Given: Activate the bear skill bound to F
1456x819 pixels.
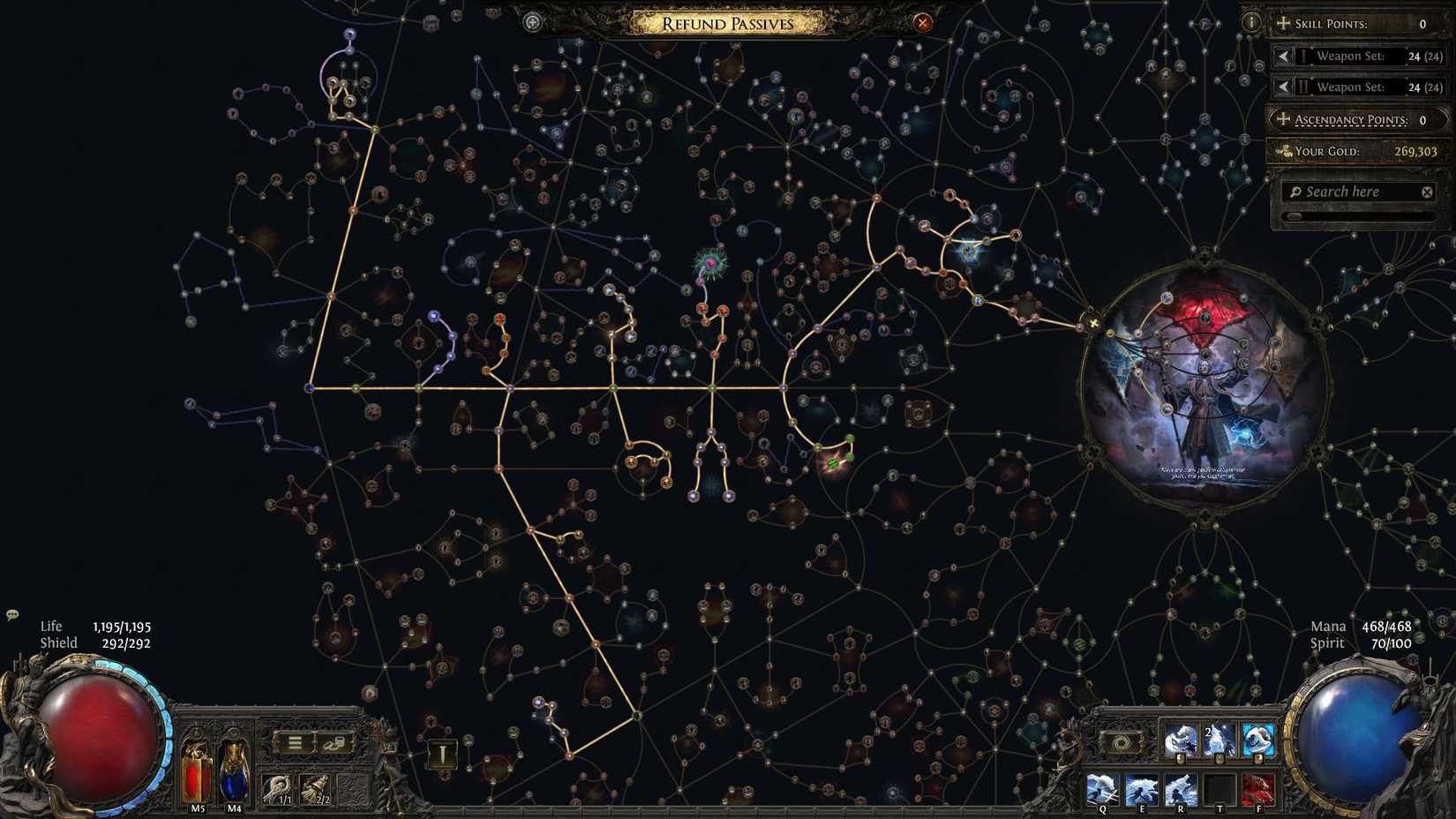Looking at the screenshot, I should click(x=1258, y=788).
